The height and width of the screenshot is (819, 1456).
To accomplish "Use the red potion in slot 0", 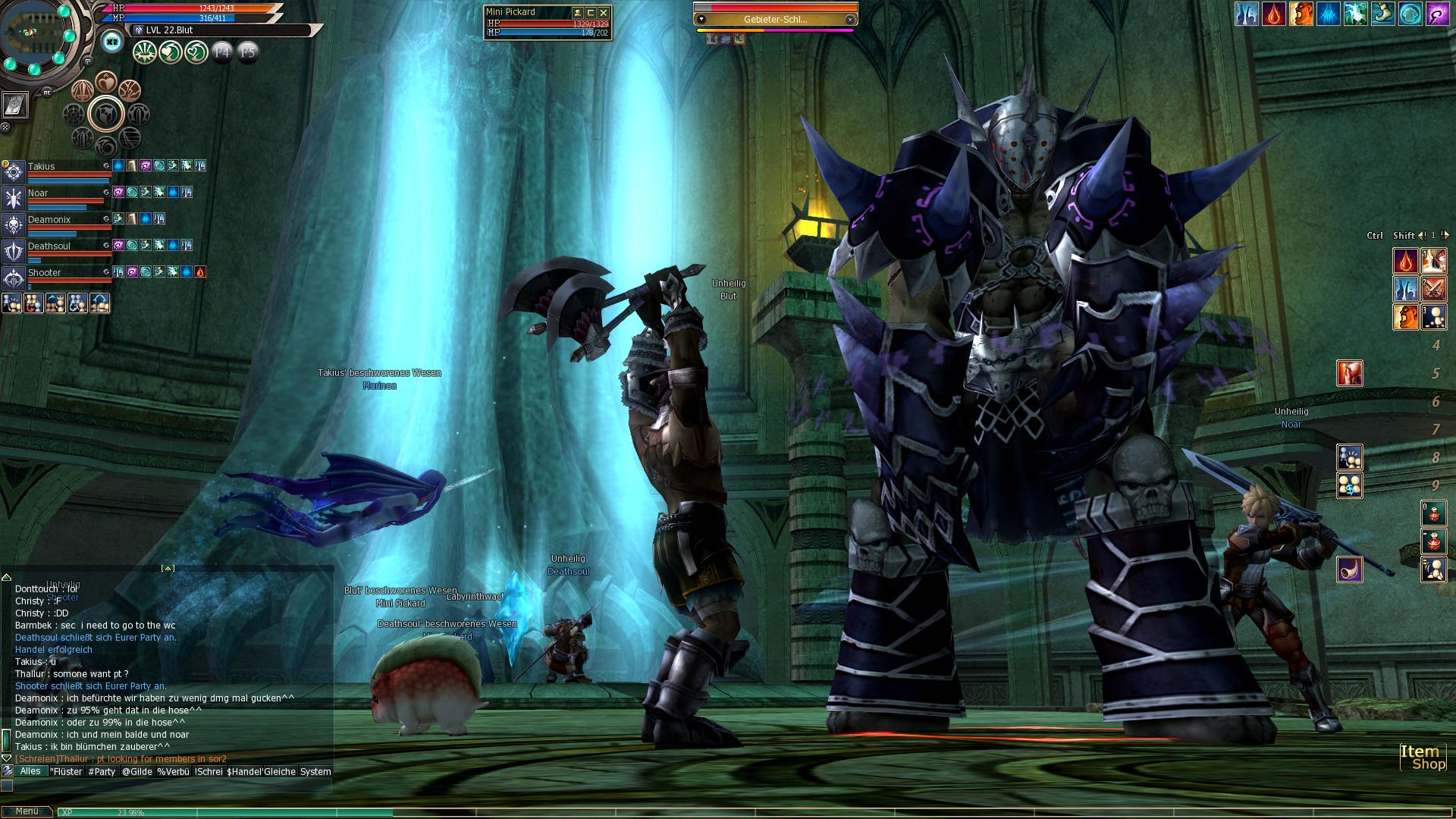I will (1433, 513).
